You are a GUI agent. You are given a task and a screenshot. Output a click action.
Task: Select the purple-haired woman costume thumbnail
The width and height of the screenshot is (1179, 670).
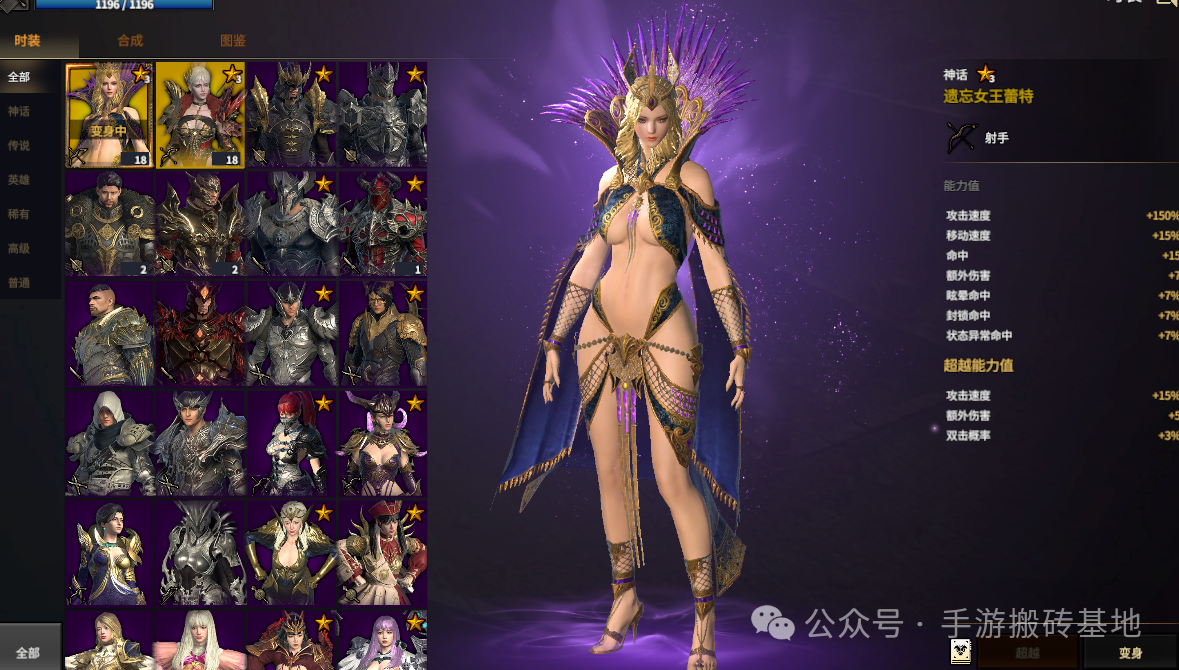[382, 640]
